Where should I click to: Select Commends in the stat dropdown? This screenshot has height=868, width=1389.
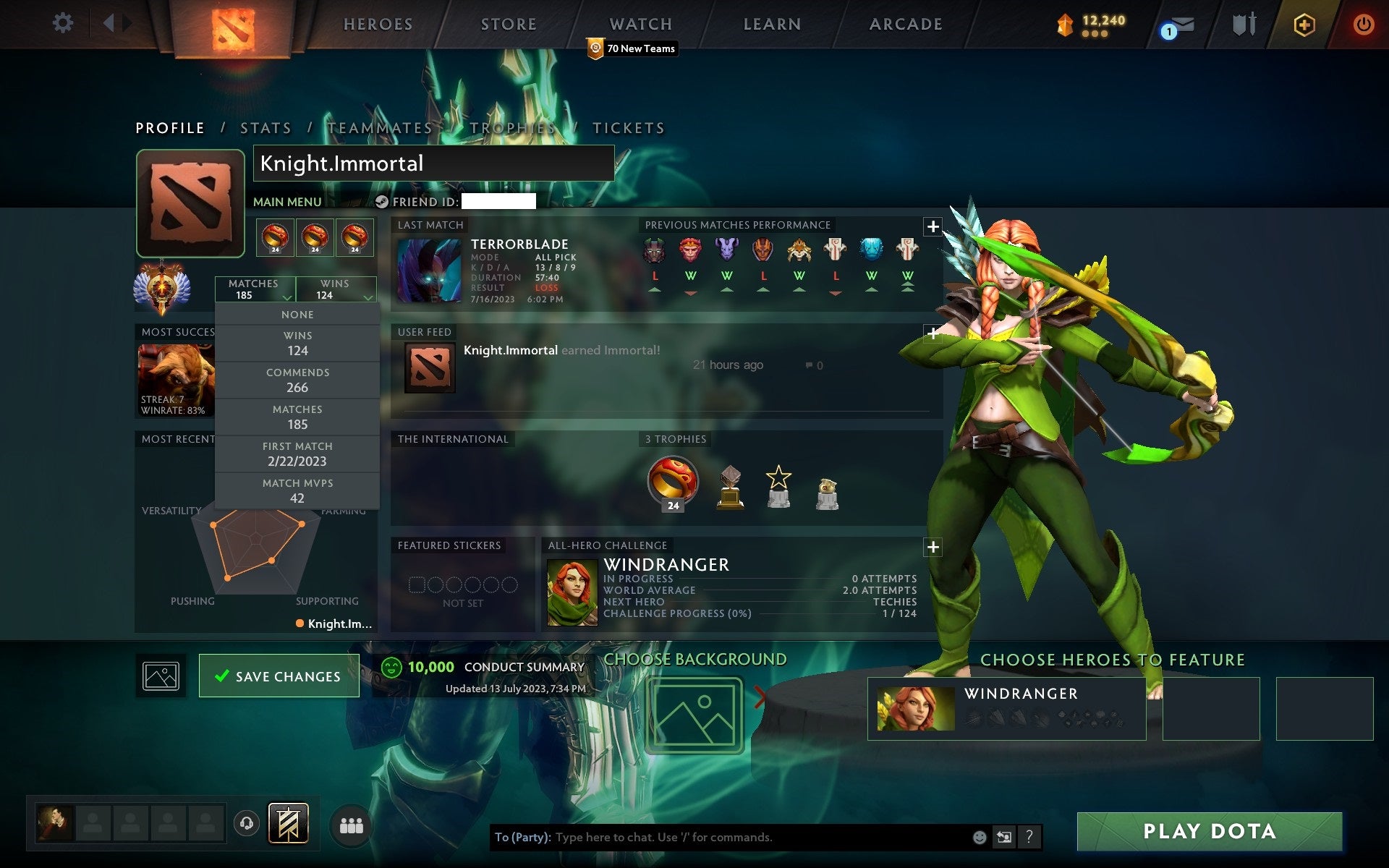(297, 380)
